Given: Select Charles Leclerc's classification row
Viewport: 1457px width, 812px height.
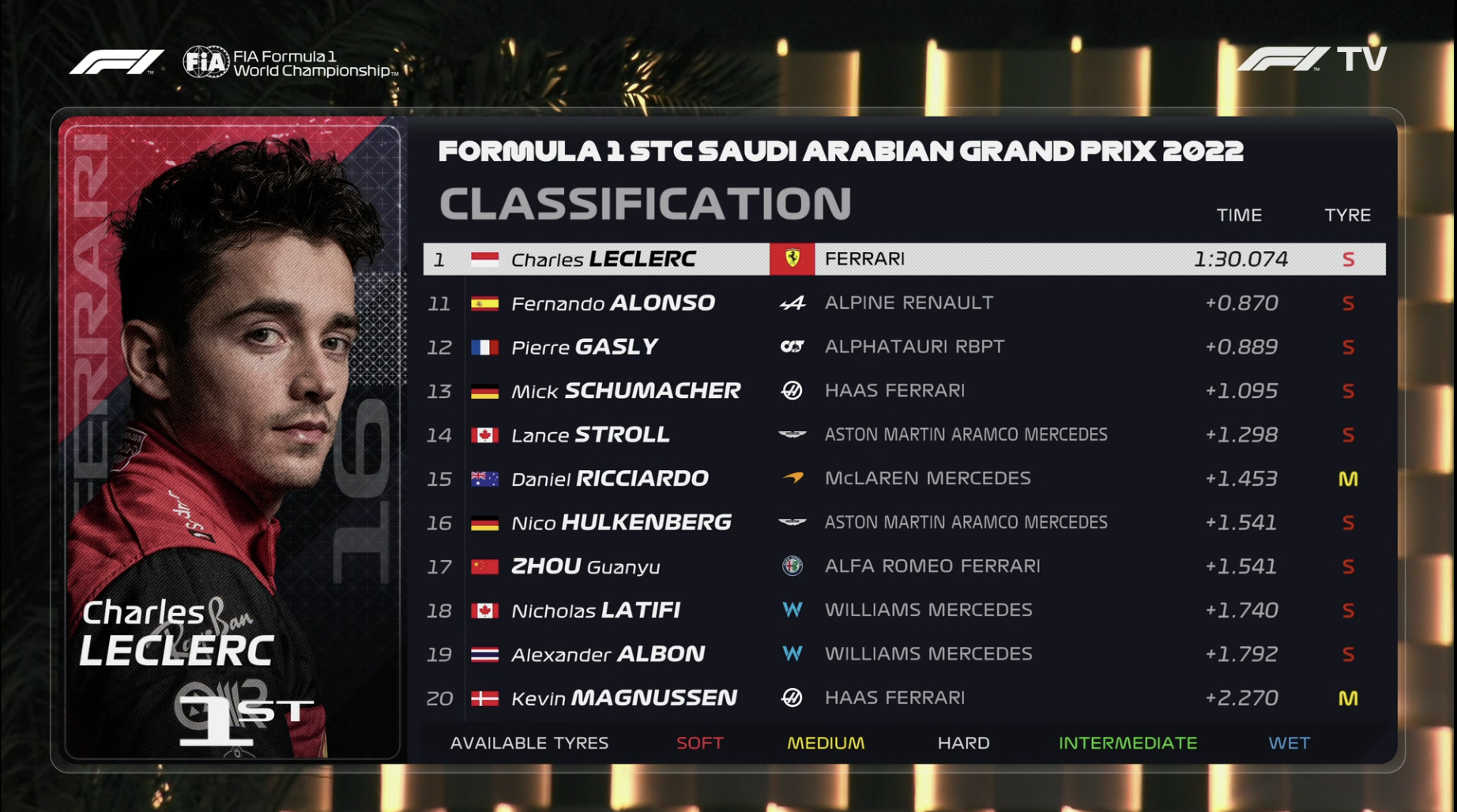Looking at the screenshot, I should pyautogui.click(x=903, y=259).
